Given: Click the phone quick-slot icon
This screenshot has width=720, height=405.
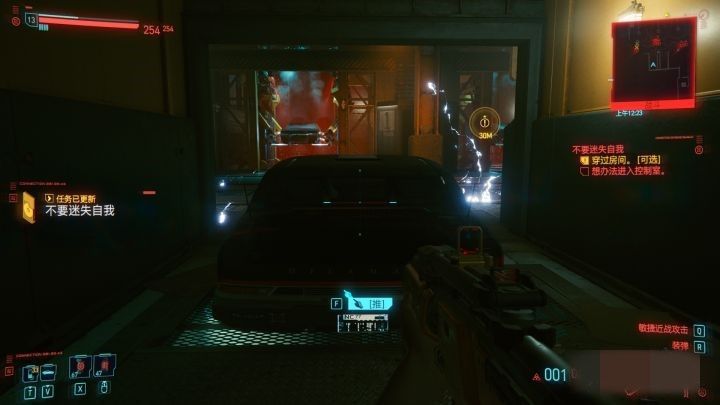Looking at the screenshot, I should [x=31, y=372].
